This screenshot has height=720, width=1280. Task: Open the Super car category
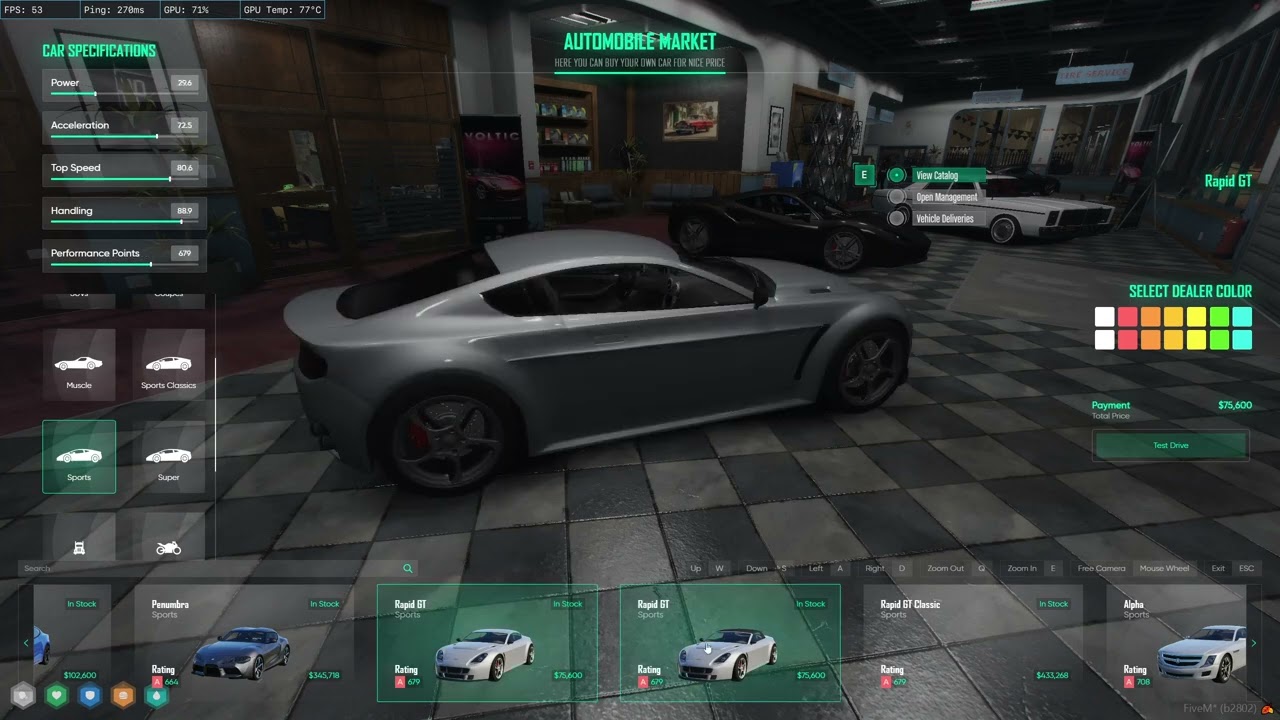tap(168, 457)
